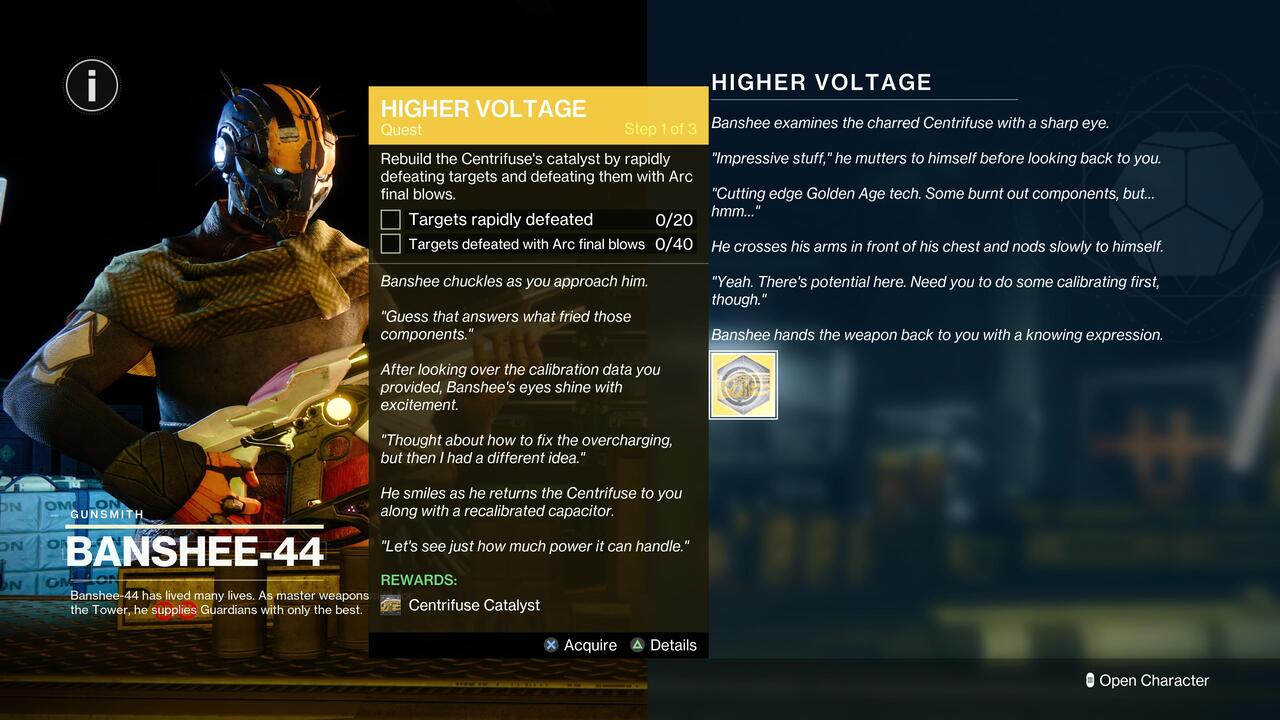Click the X button glyph next to Acquire

tap(550, 645)
